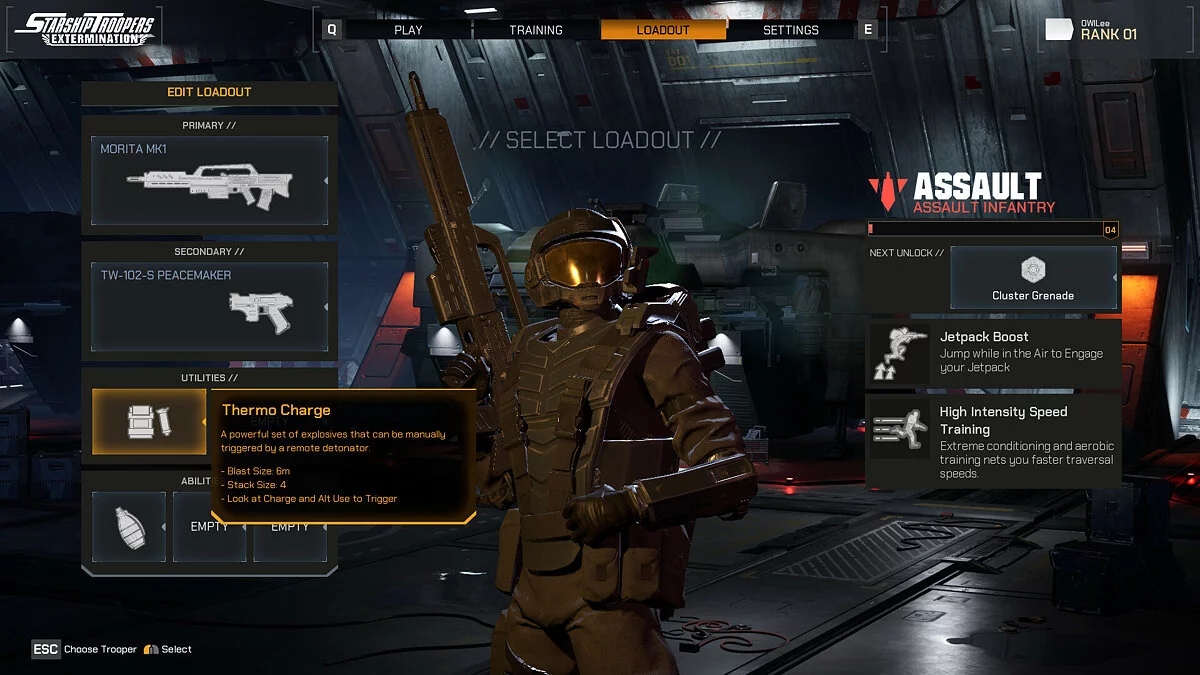This screenshot has width=1200, height=675.
Task: Click the Edit Loadout header
Action: (x=209, y=92)
